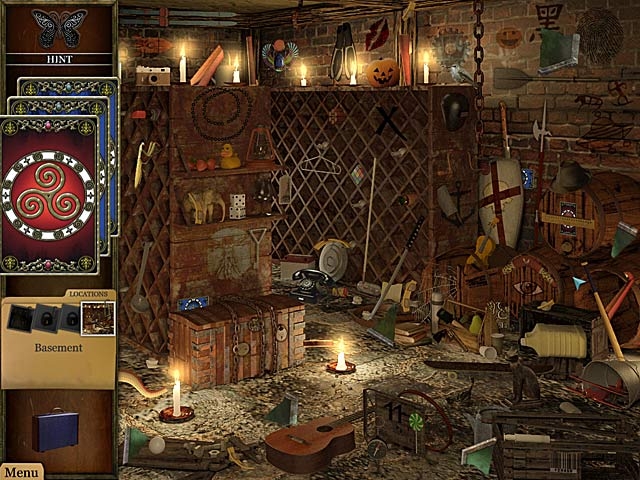Viewport: 640px width, 480px height.
Task: Open the dark first location thumbnail
Action: click(x=21, y=319)
